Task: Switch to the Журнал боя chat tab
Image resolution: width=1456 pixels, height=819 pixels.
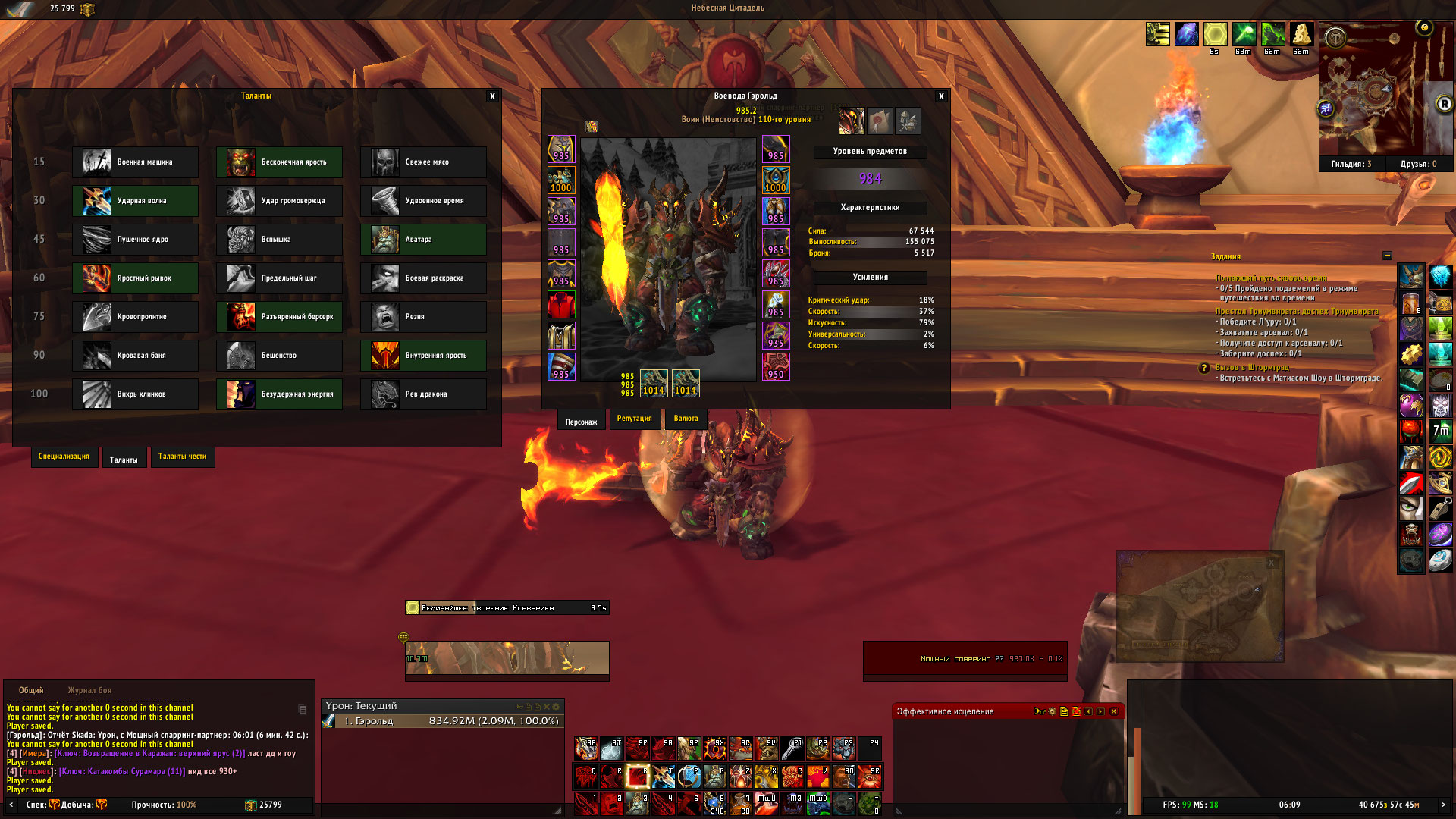Action: (x=89, y=690)
